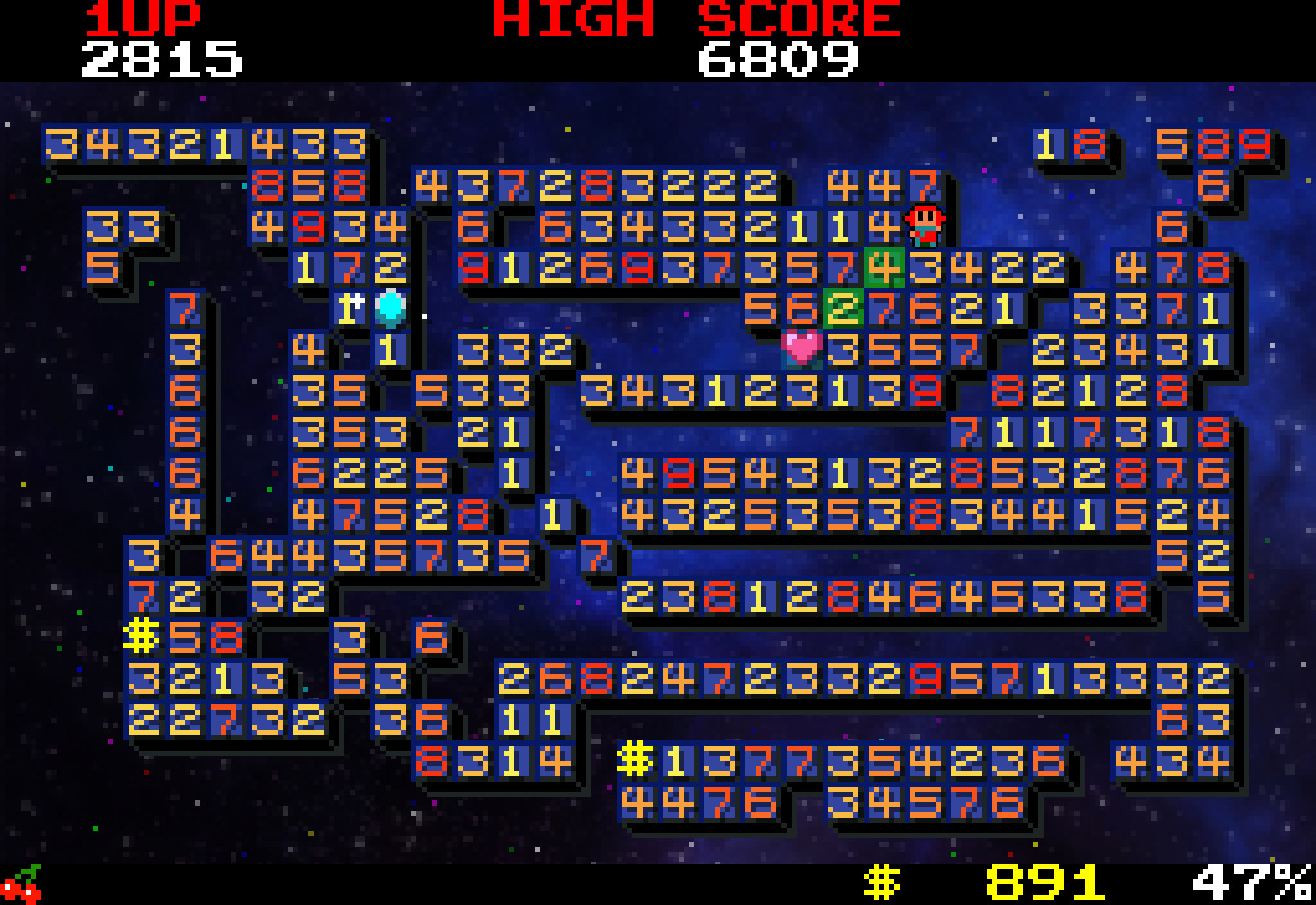Click the yellow # tile beside 1377 row
Screen dimensions: 1316x905
pos(637,759)
